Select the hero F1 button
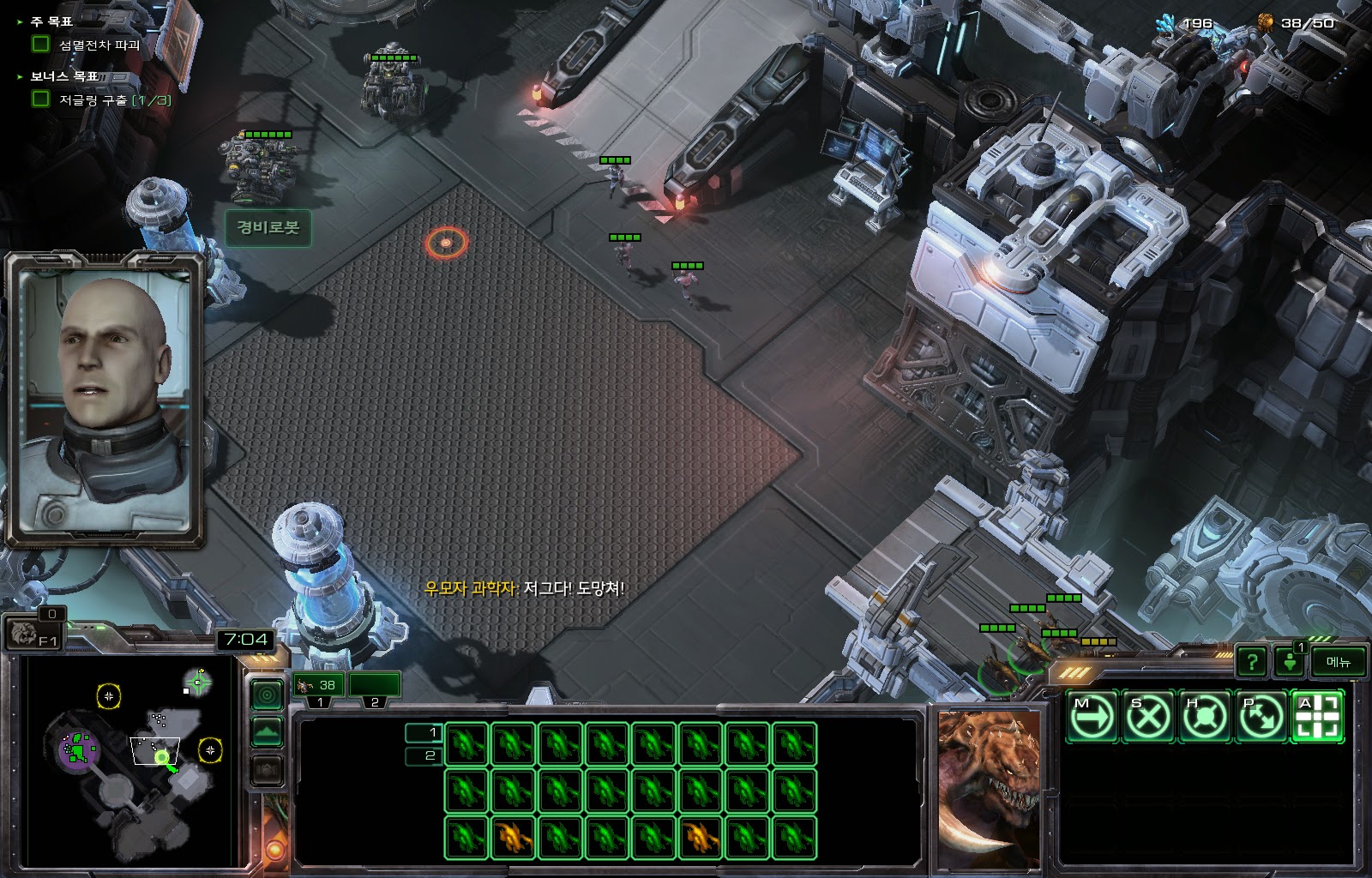Viewport: 1372px width, 878px height. [x=33, y=635]
